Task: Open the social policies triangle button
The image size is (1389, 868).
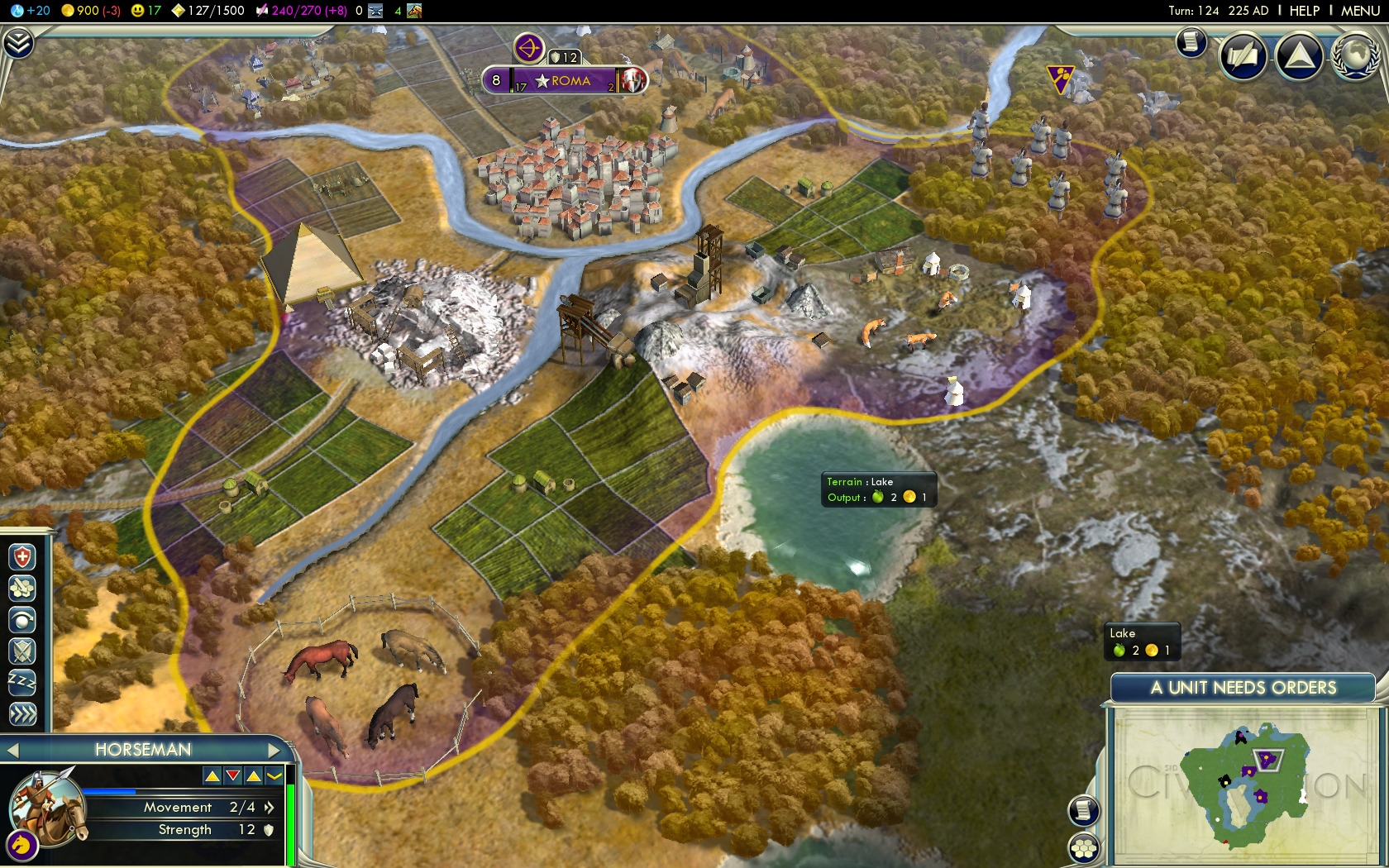Action: tap(1299, 56)
